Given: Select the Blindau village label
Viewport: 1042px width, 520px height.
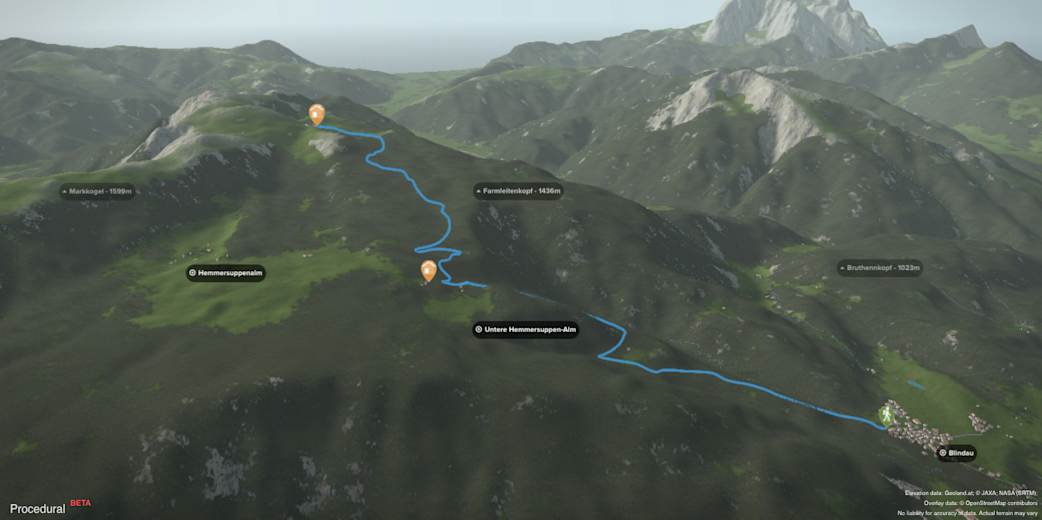Looking at the screenshot, I should 956,453.
